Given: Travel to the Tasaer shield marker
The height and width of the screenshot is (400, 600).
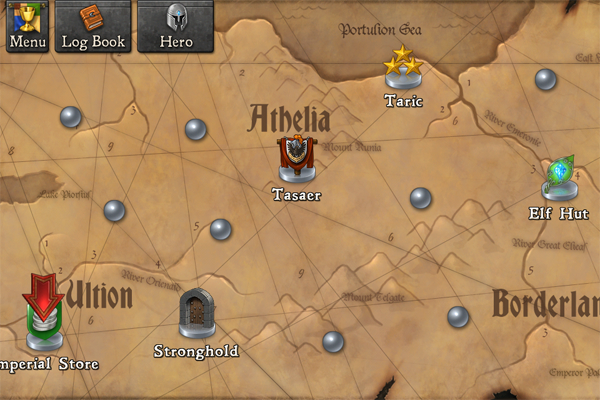Looking at the screenshot, I should 296,160.
